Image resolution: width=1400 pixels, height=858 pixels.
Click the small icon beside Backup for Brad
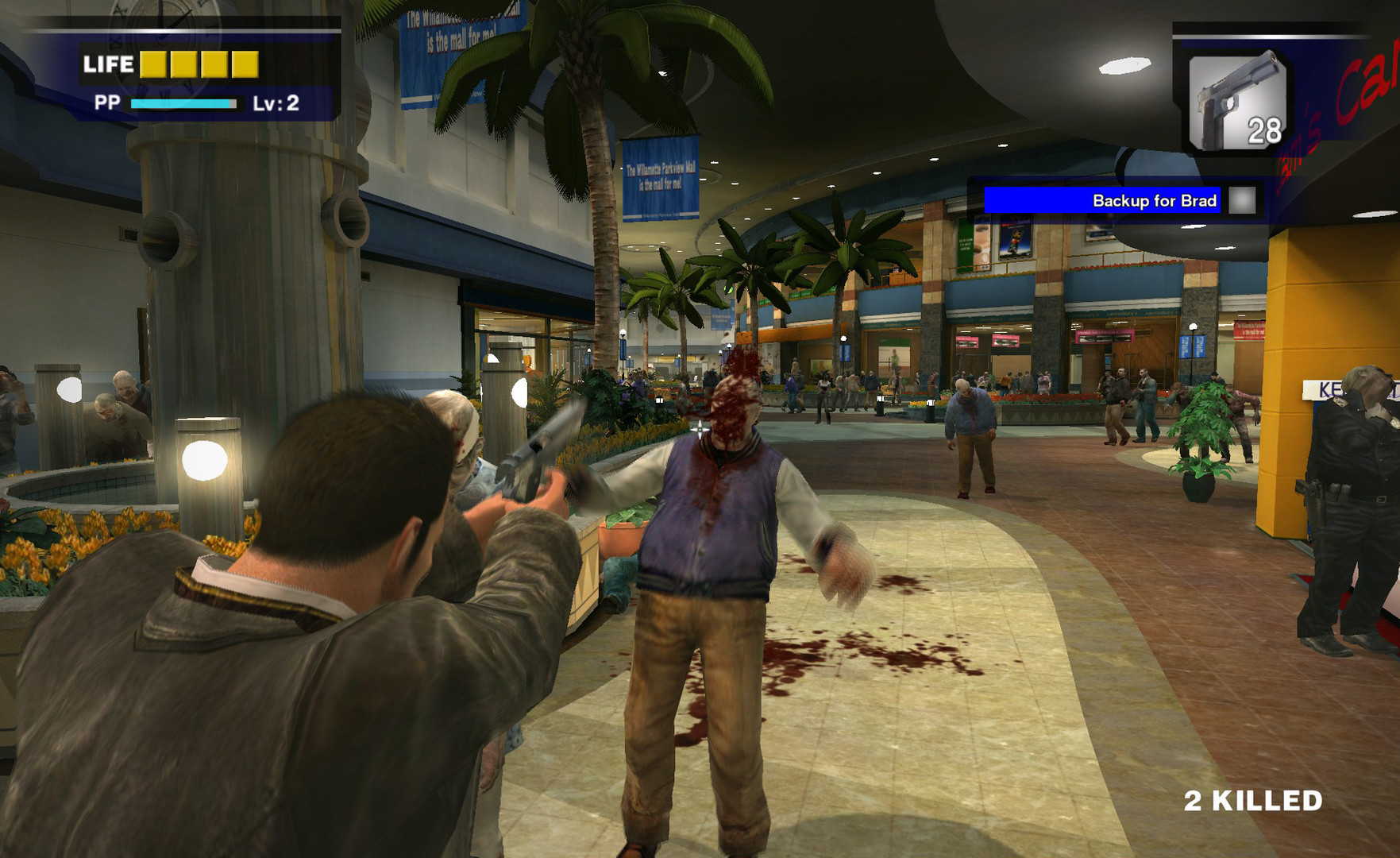coord(1242,201)
